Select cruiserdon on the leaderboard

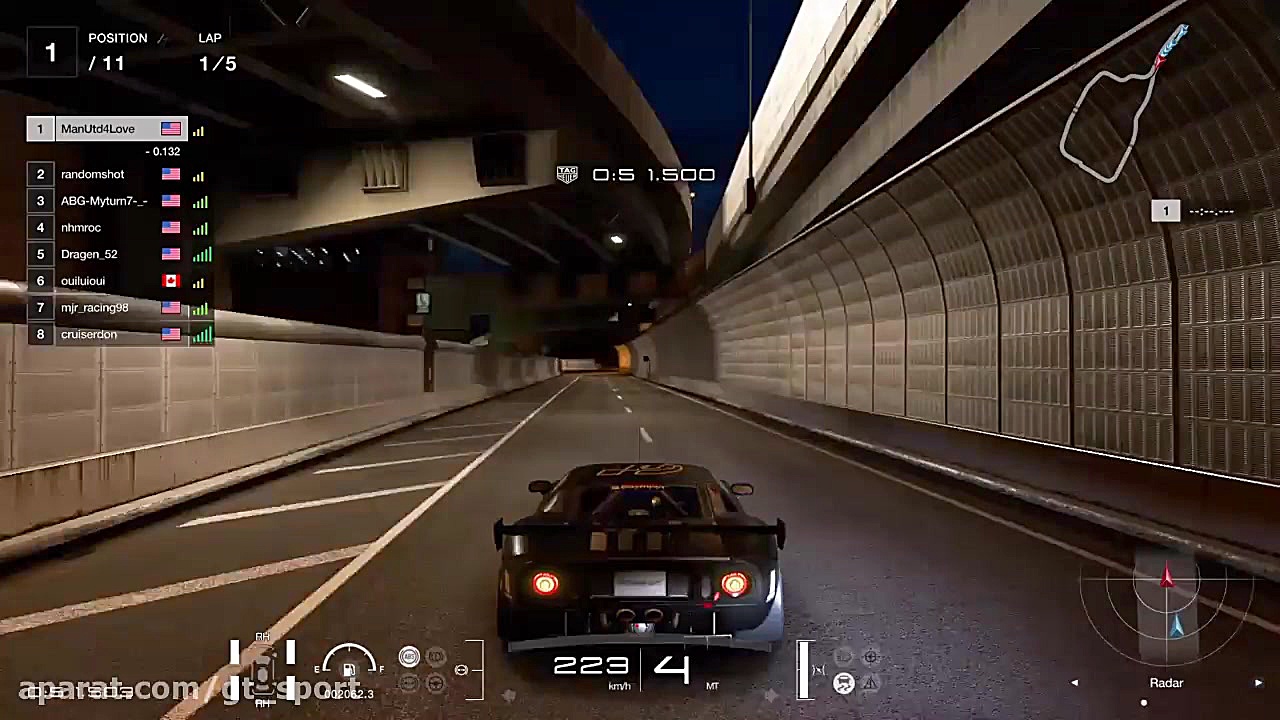(89, 334)
